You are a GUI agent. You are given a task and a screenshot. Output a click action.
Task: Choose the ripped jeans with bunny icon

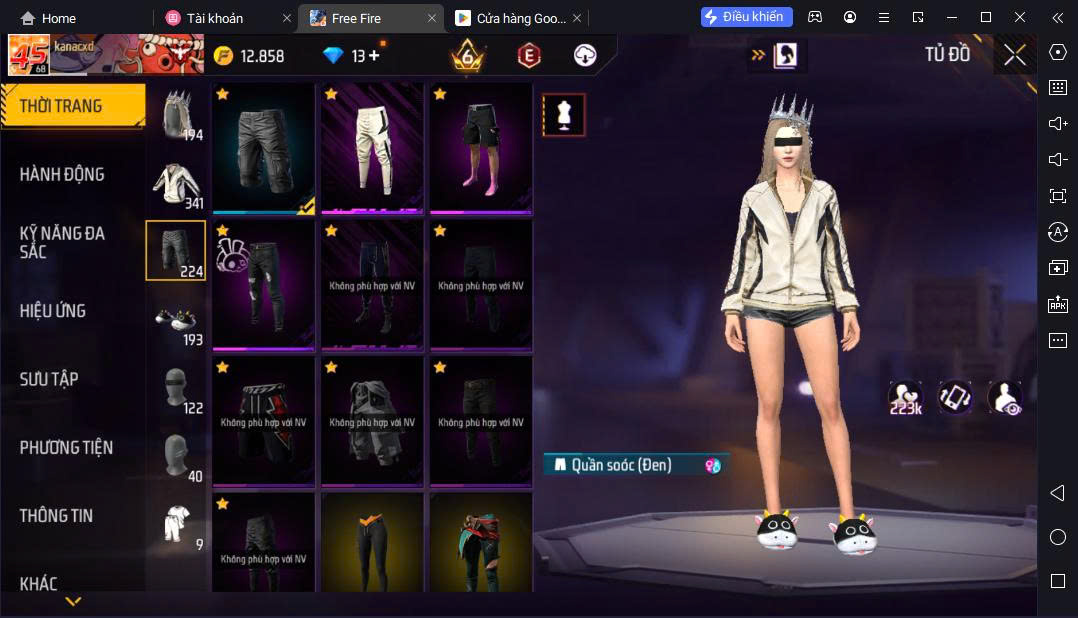click(264, 284)
